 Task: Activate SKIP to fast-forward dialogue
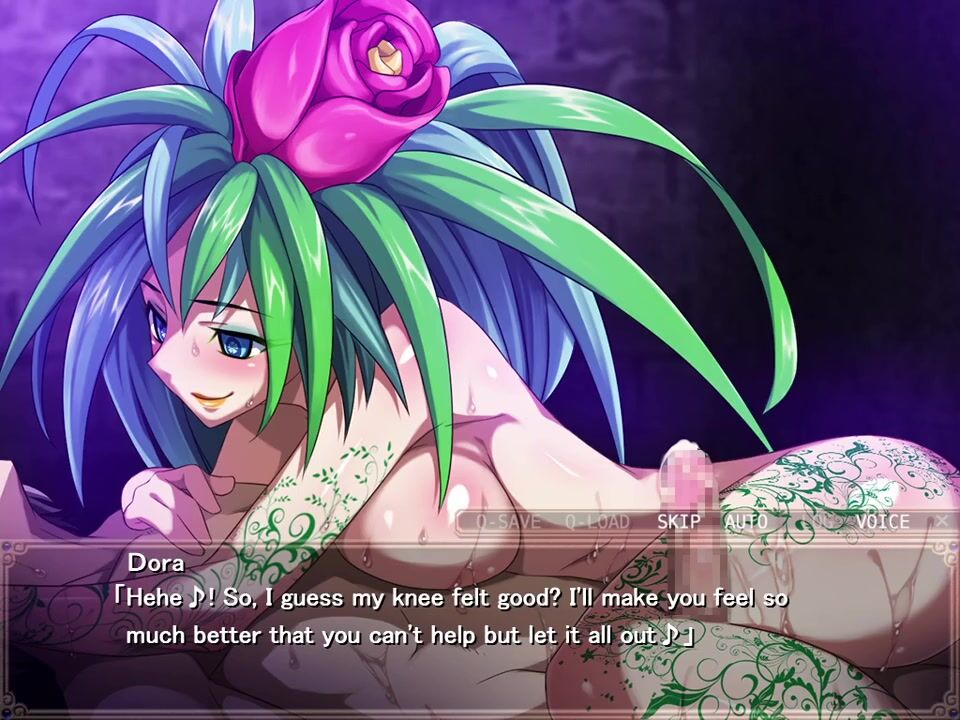(x=679, y=522)
